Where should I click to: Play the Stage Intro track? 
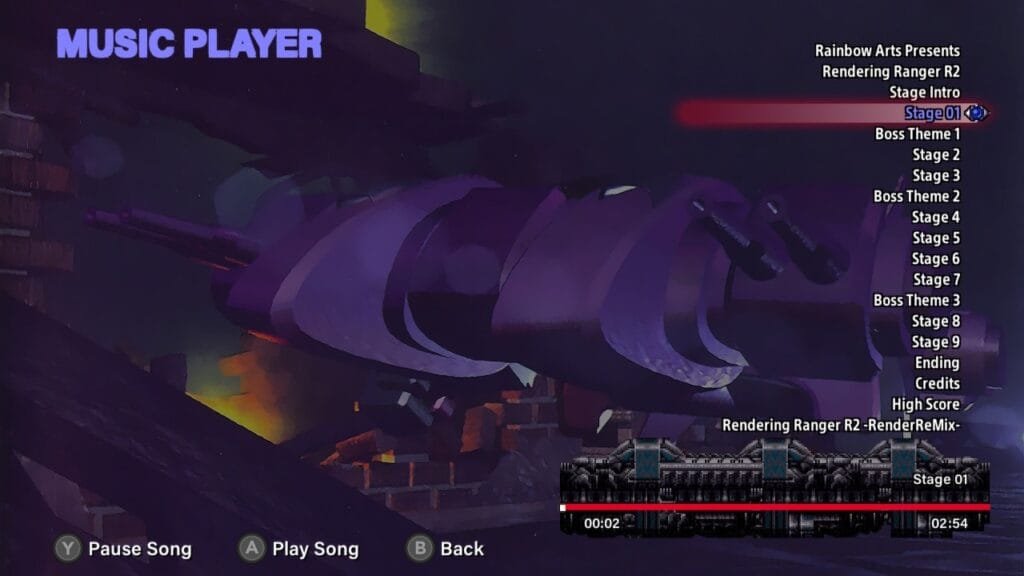click(x=924, y=93)
